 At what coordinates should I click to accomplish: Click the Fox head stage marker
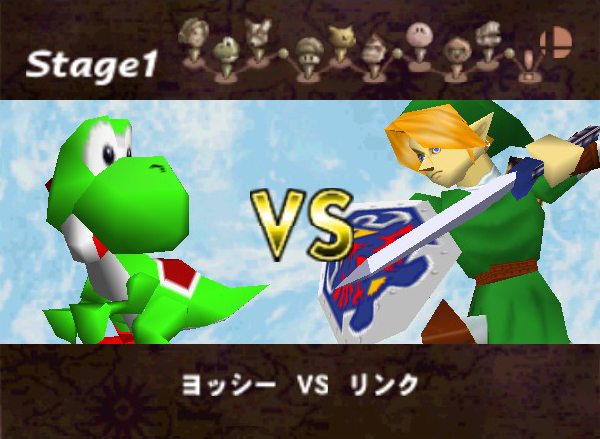click(258, 34)
